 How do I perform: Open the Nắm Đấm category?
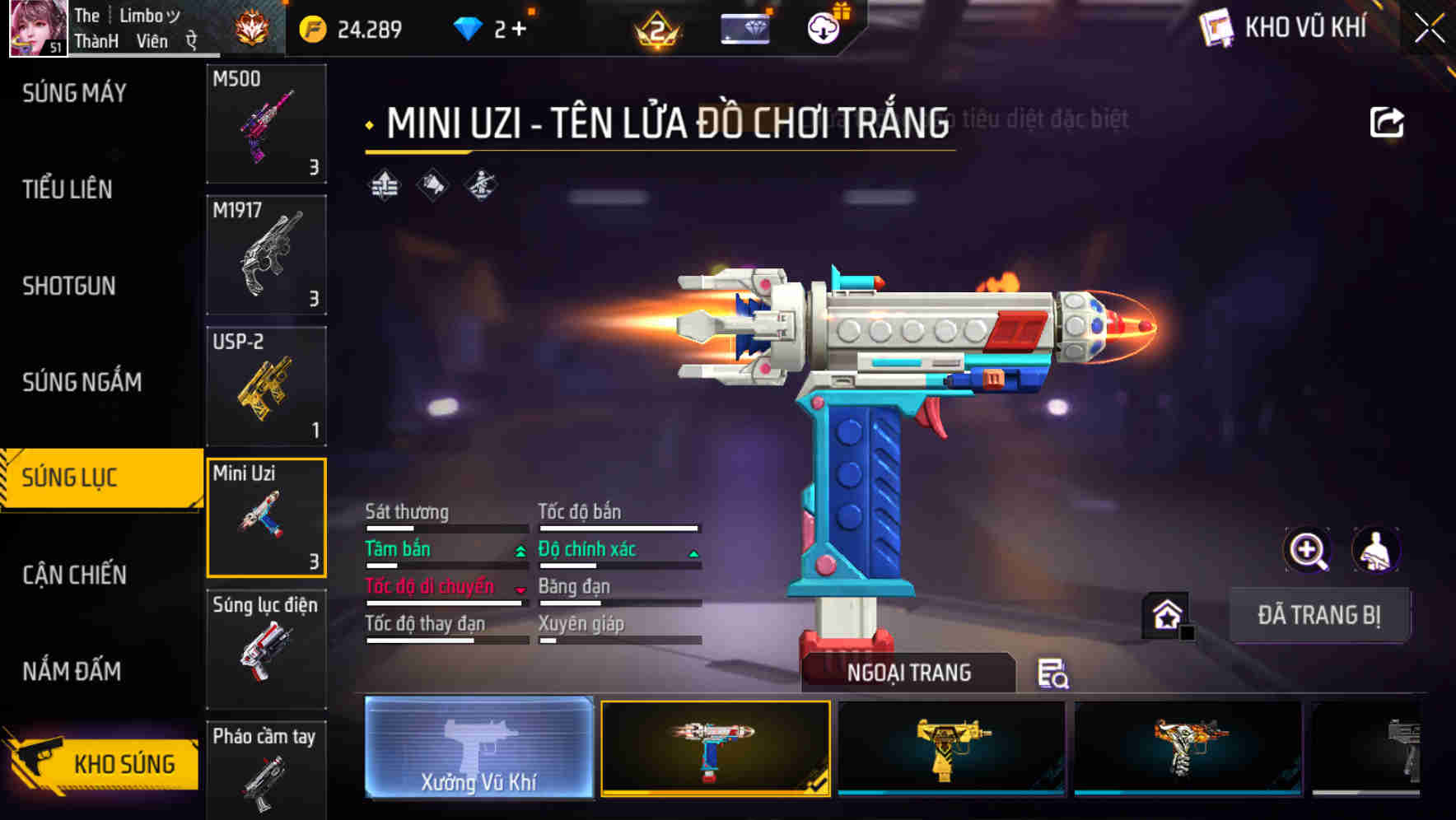pos(72,671)
